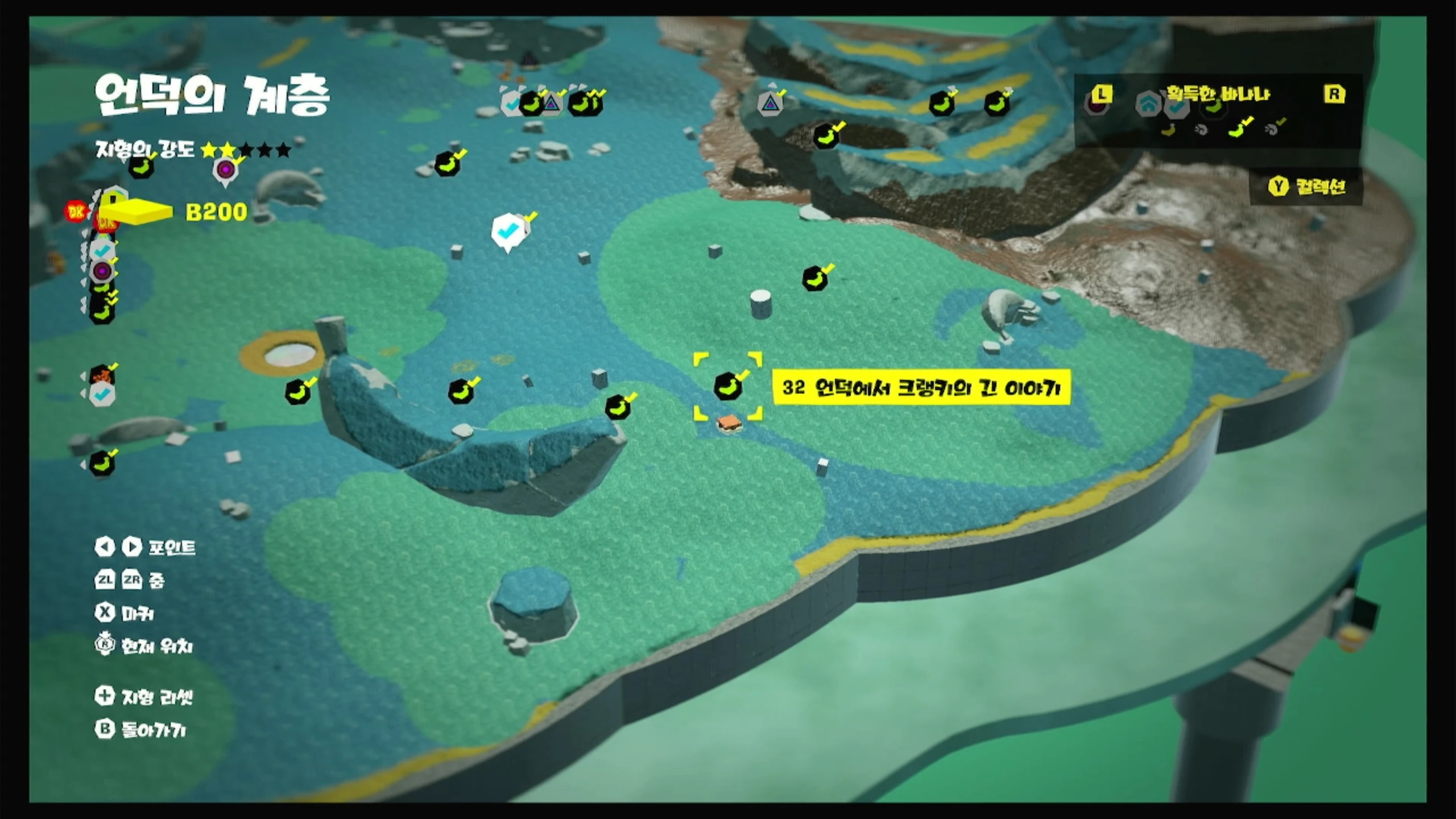1456x819 pixels.
Task: Pick the orange marker in the left layer column
Action: point(102,375)
